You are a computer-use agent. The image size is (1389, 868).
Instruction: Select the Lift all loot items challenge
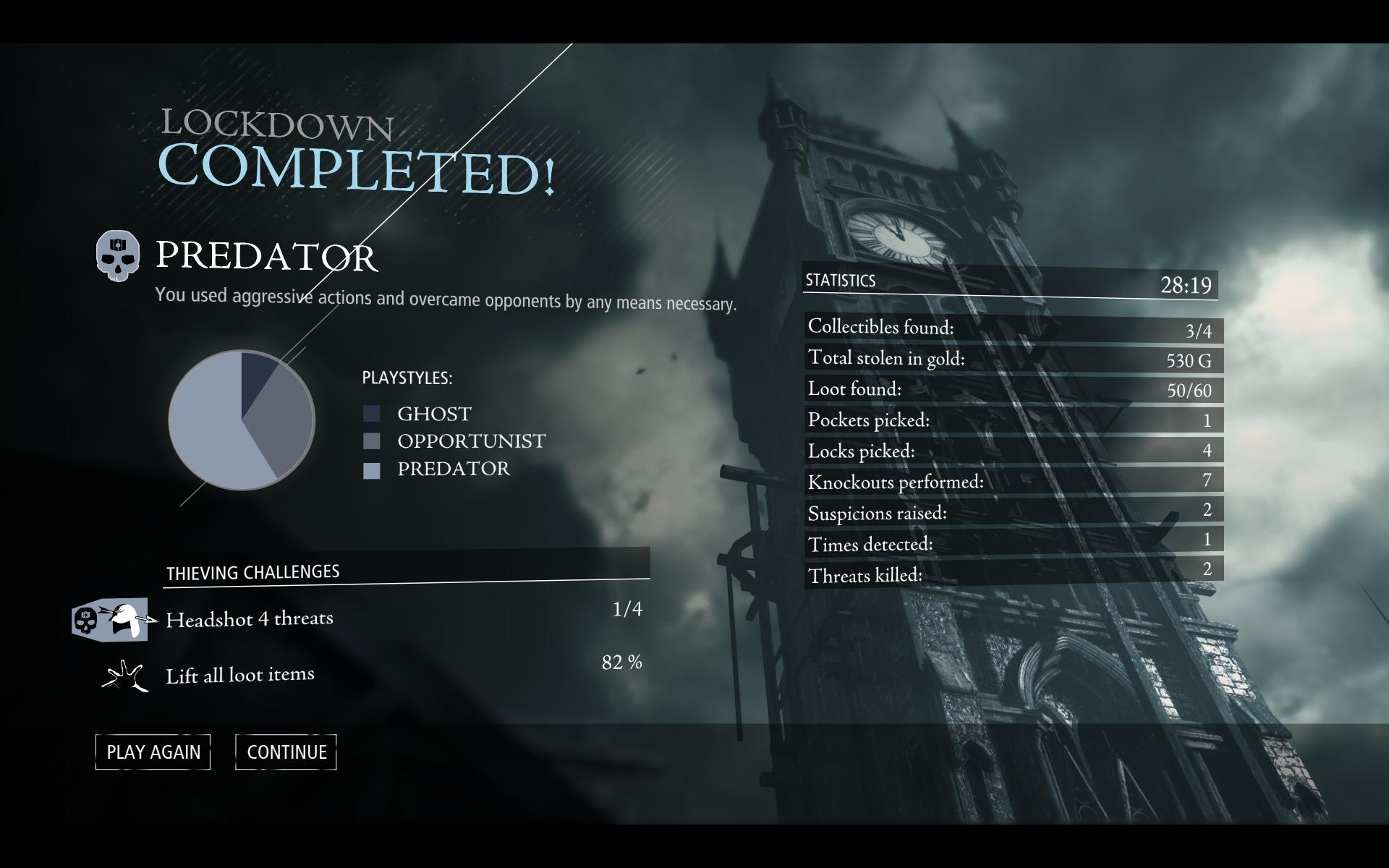coord(240,676)
